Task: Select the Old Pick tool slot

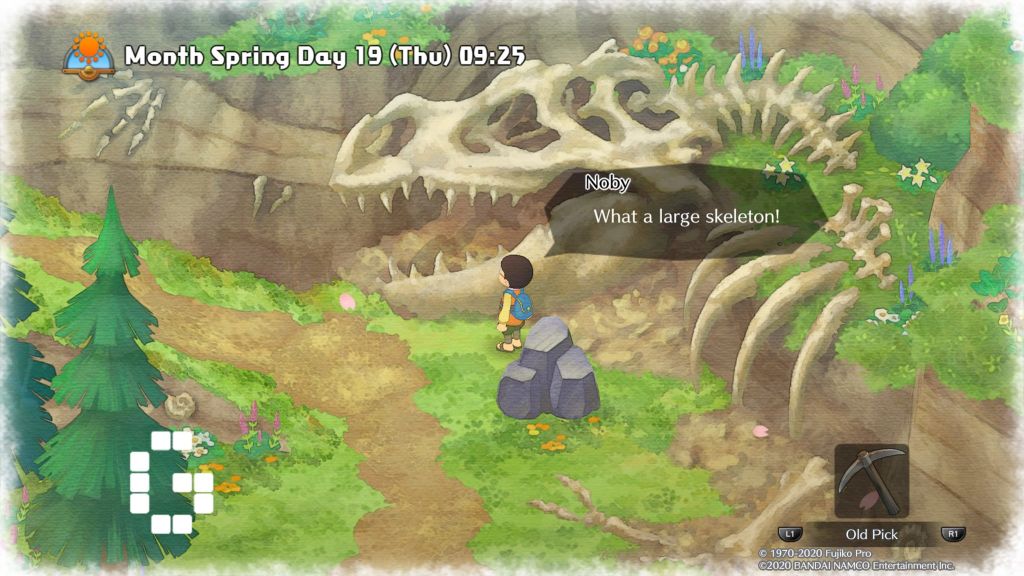Action: (871, 481)
